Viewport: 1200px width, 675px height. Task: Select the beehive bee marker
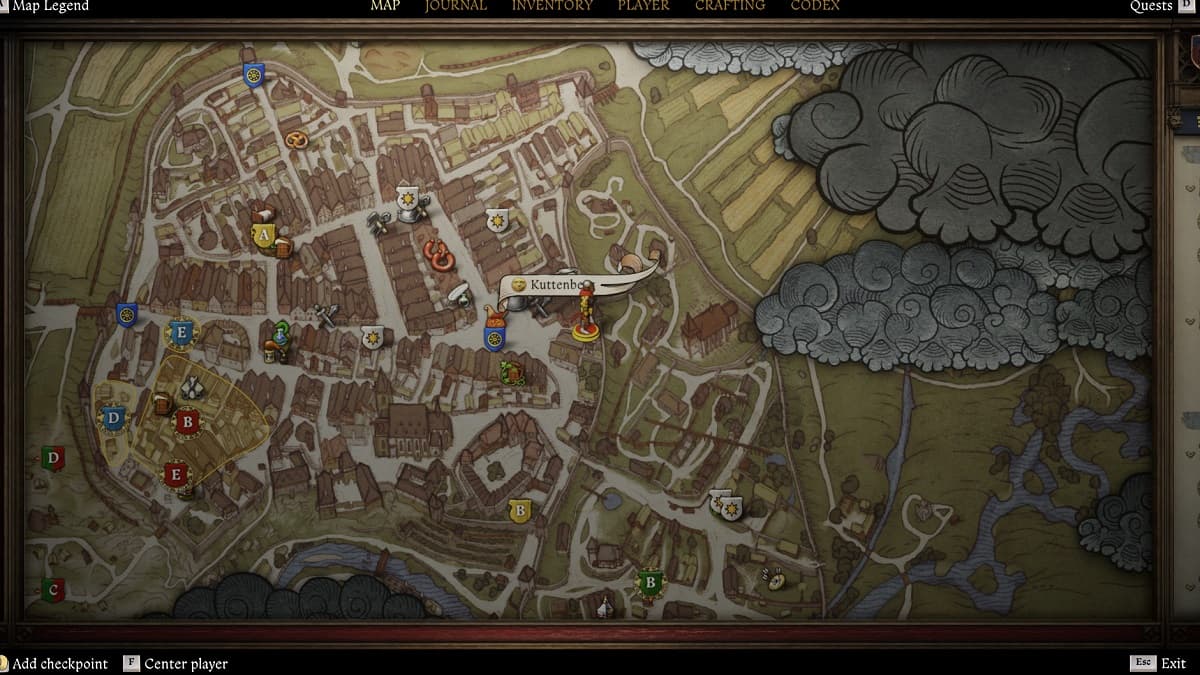(x=772, y=577)
